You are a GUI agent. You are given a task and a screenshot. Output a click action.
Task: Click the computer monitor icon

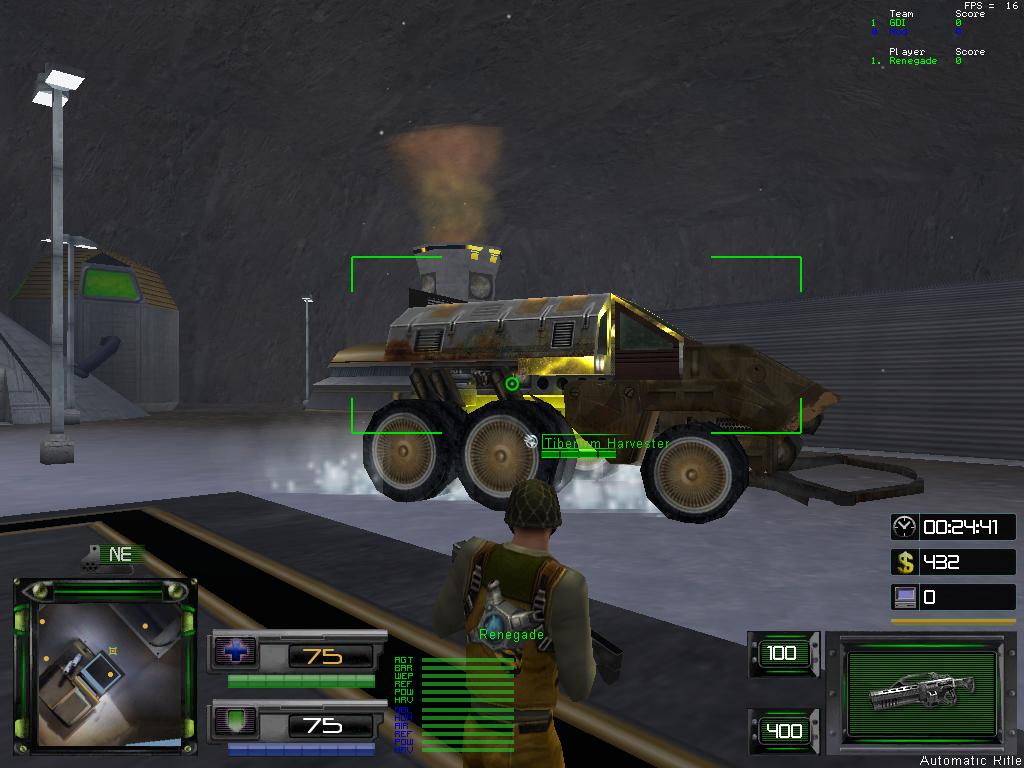click(x=904, y=597)
